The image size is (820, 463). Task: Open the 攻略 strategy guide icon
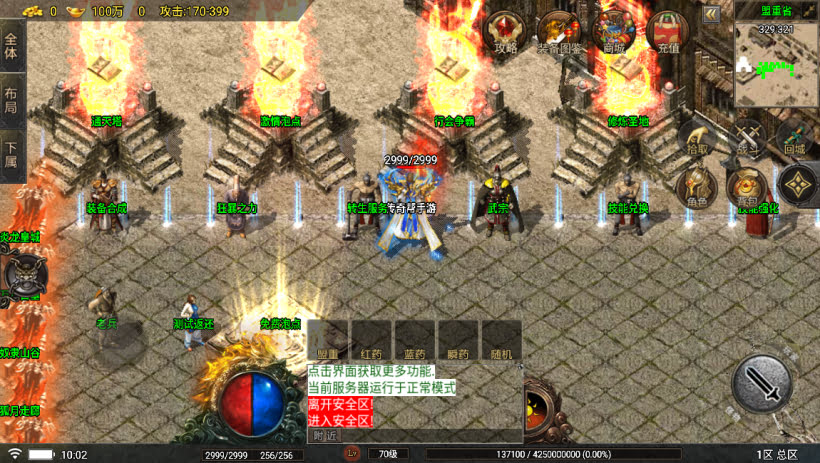[506, 32]
